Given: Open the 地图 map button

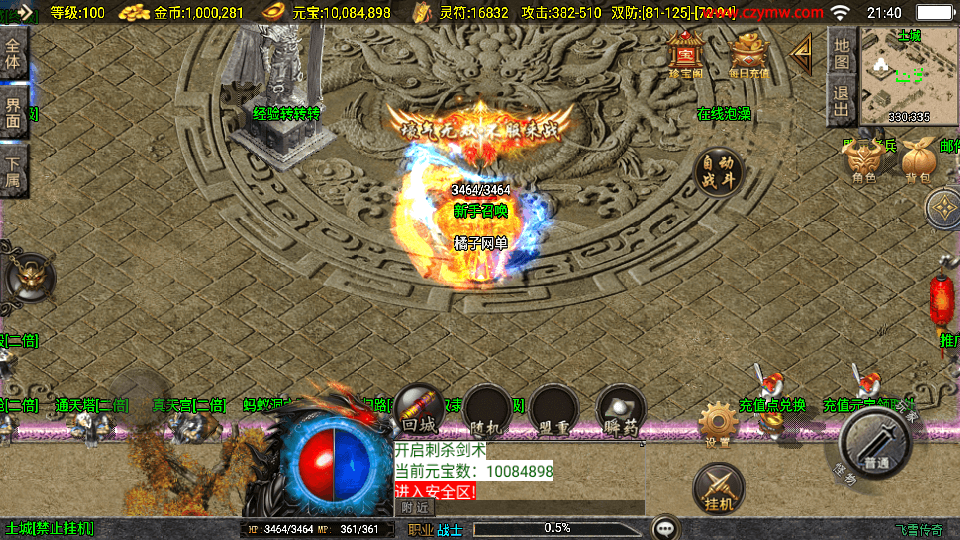Looking at the screenshot, I should tap(842, 53).
